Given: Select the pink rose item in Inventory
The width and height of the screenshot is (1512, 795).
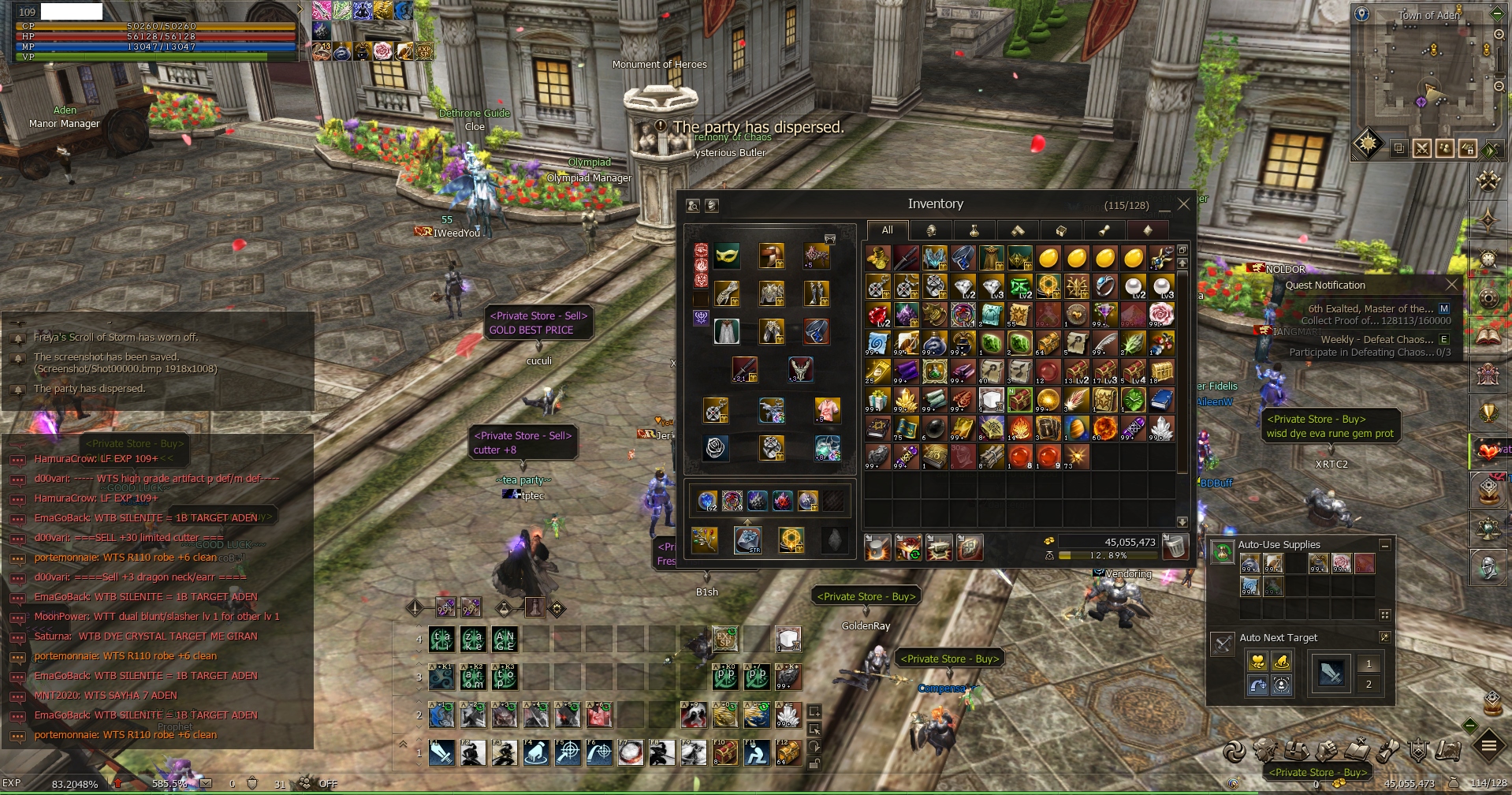Looking at the screenshot, I should (x=1161, y=314).
